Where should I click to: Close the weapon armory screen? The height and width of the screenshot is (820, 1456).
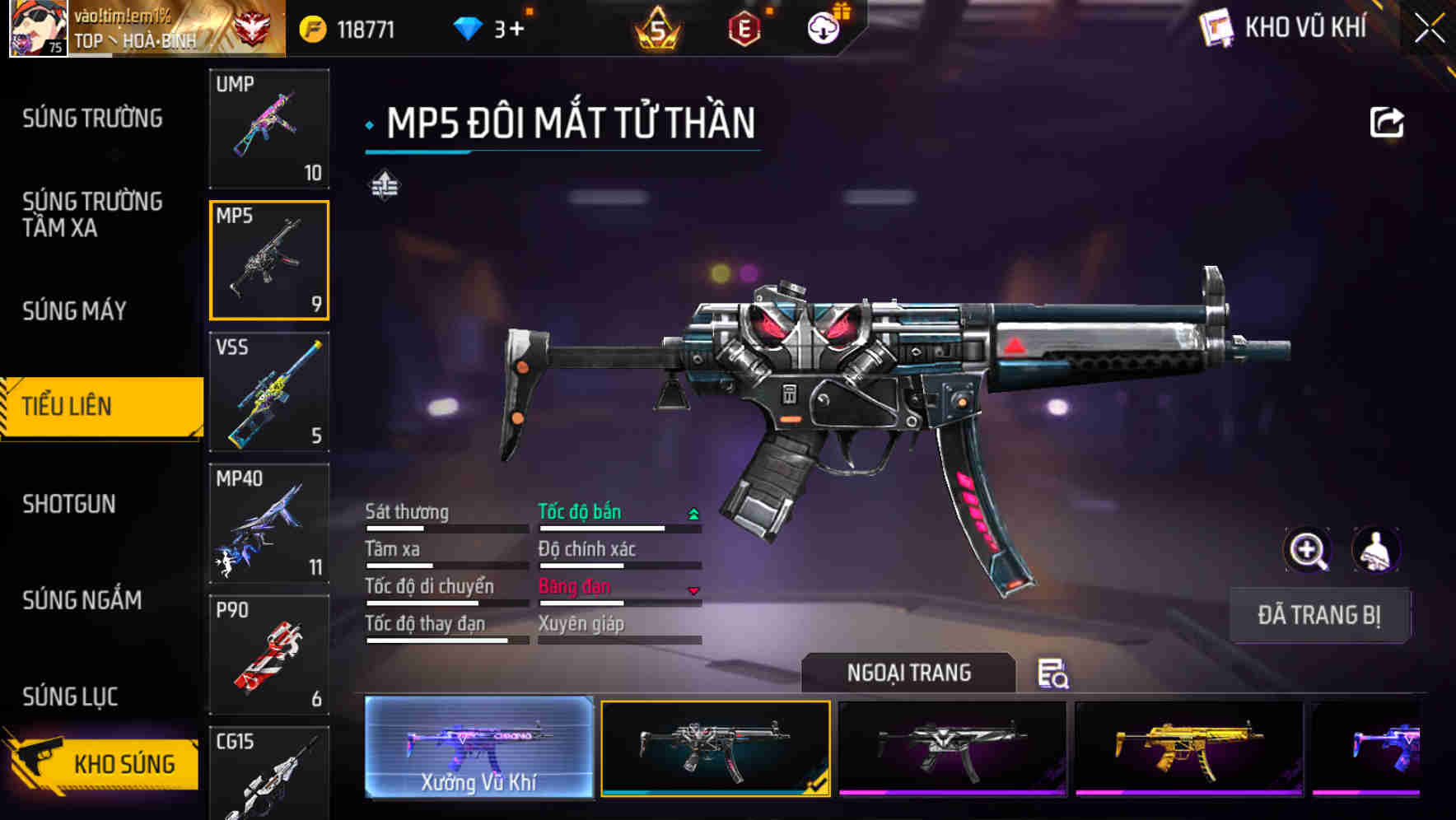[x=1429, y=29]
